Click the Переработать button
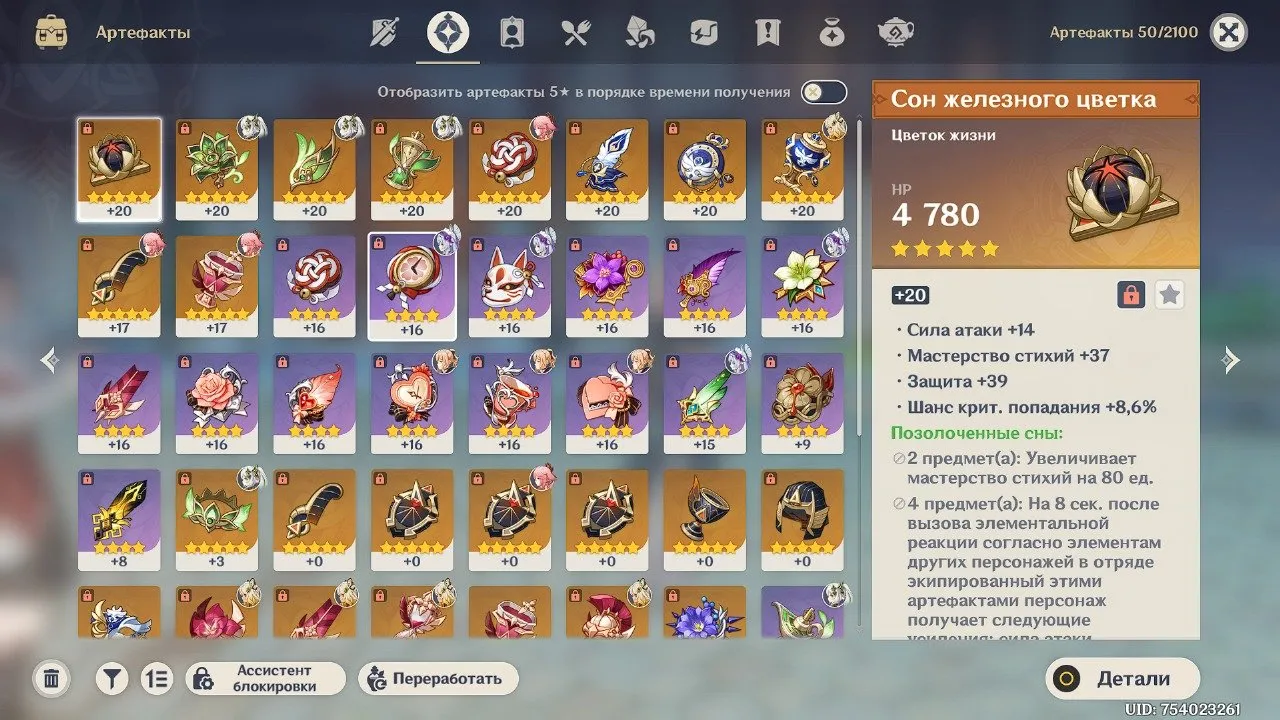Viewport: 1280px width, 720px height. click(438, 678)
